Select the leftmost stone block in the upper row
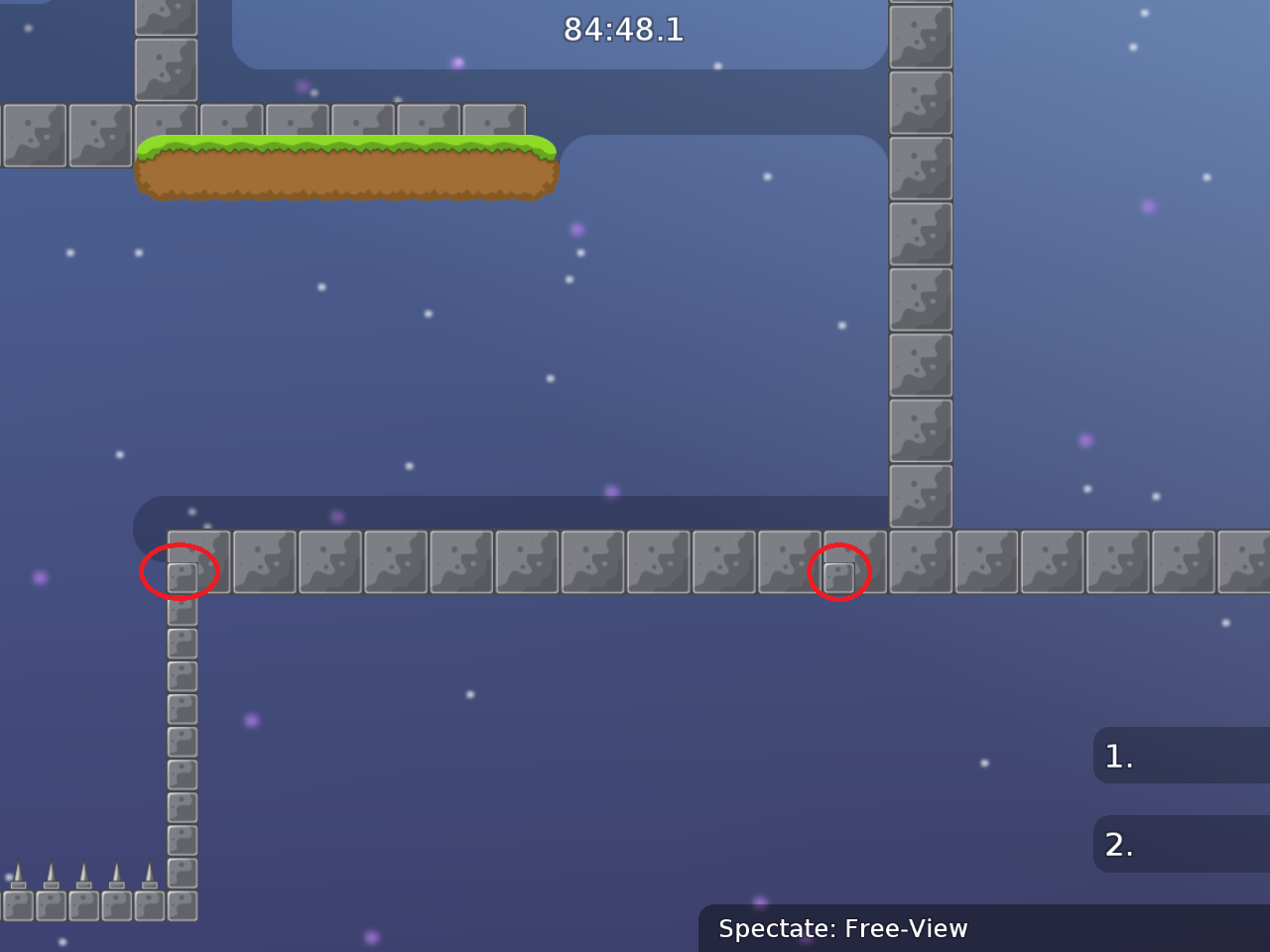Viewport: 1270px width, 952px height. pyautogui.click(x=35, y=134)
